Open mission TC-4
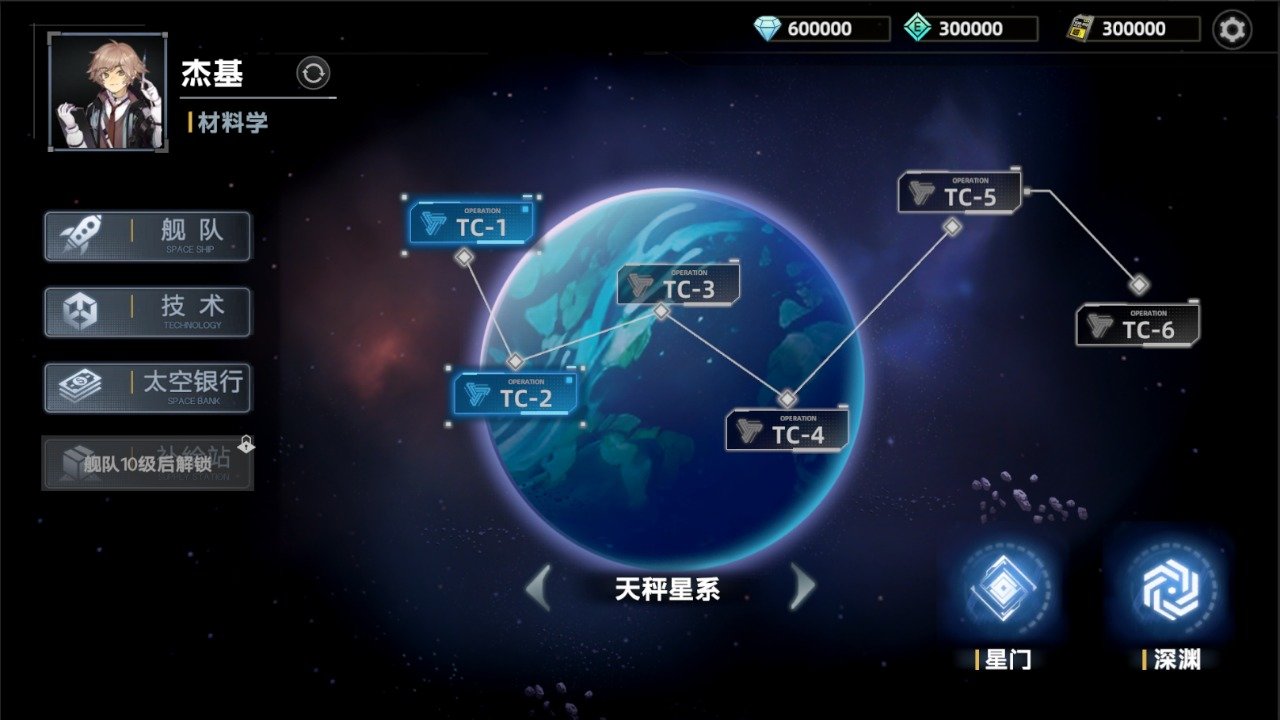The height and width of the screenshot is (720, 1280). pyautogui.click(x=787, y=430)
